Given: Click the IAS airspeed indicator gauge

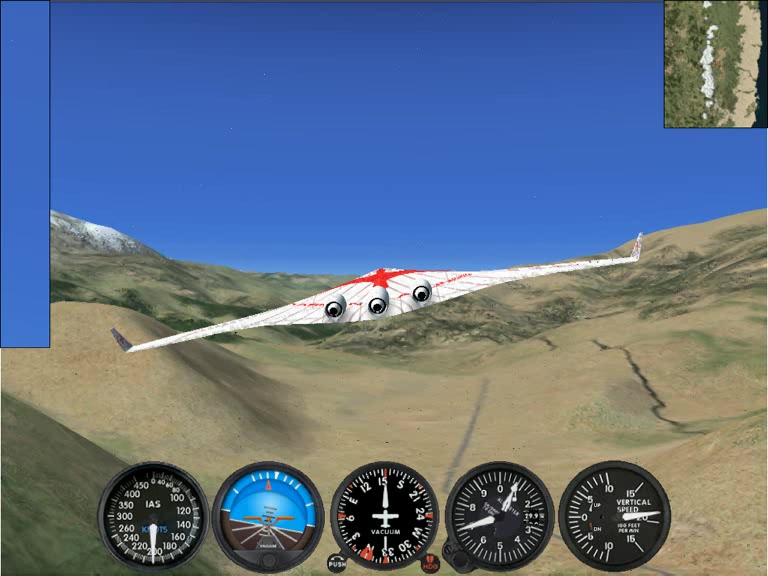Looking at the screenshot, I should (x=153, y=516).
